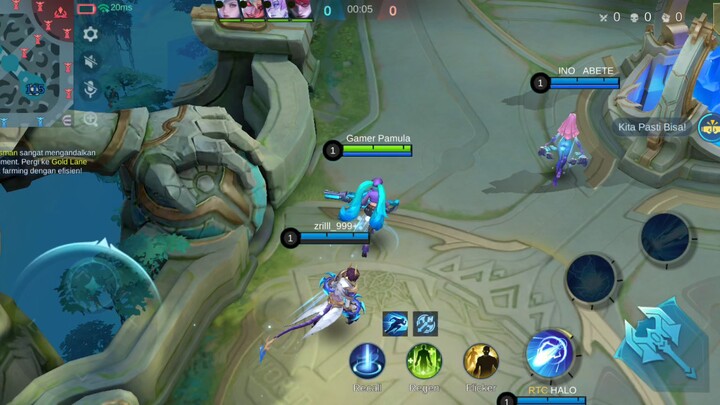Open the battlefield minimap
This screenshot has width=720, height=405.
pyautogui.click(x=36, y=62)
